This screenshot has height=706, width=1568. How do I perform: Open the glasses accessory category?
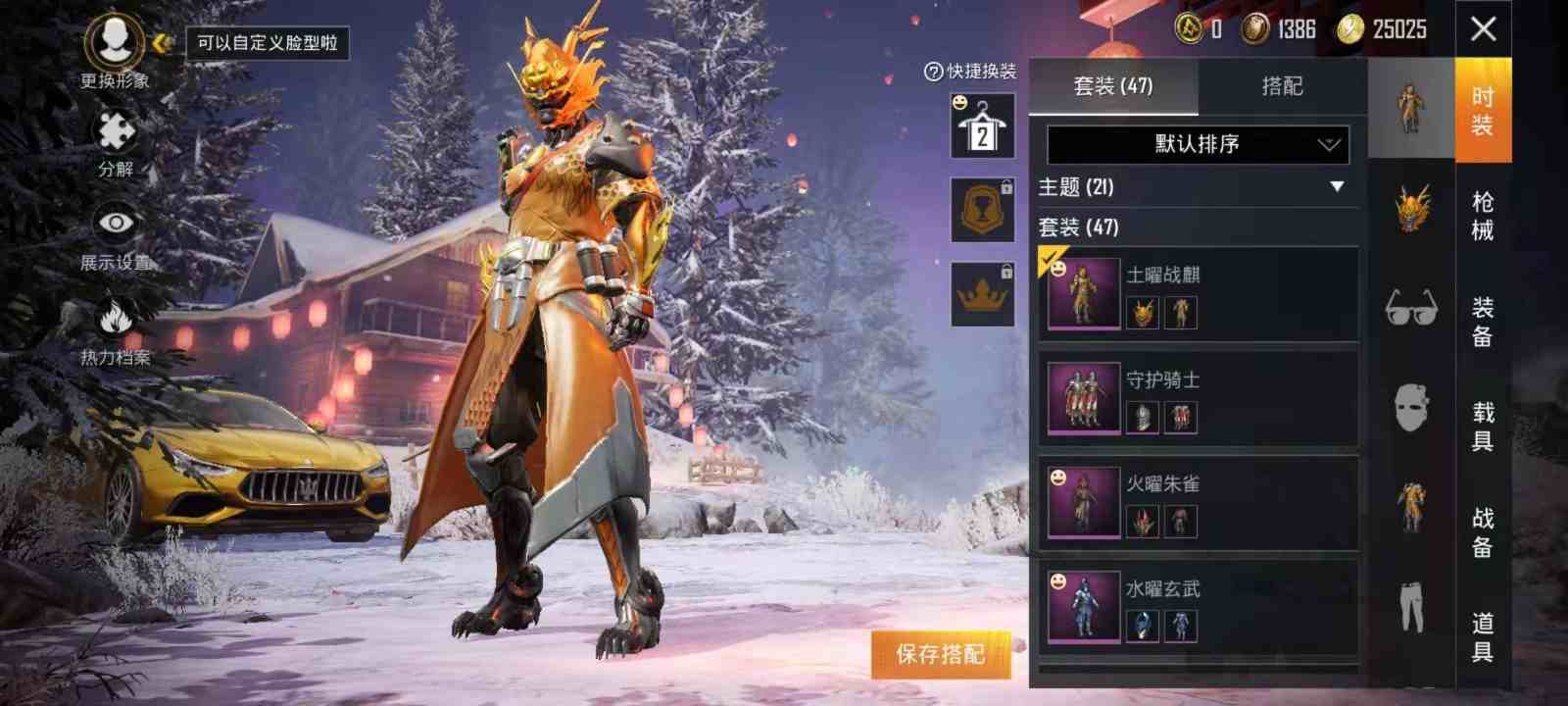pos(1410,307)
